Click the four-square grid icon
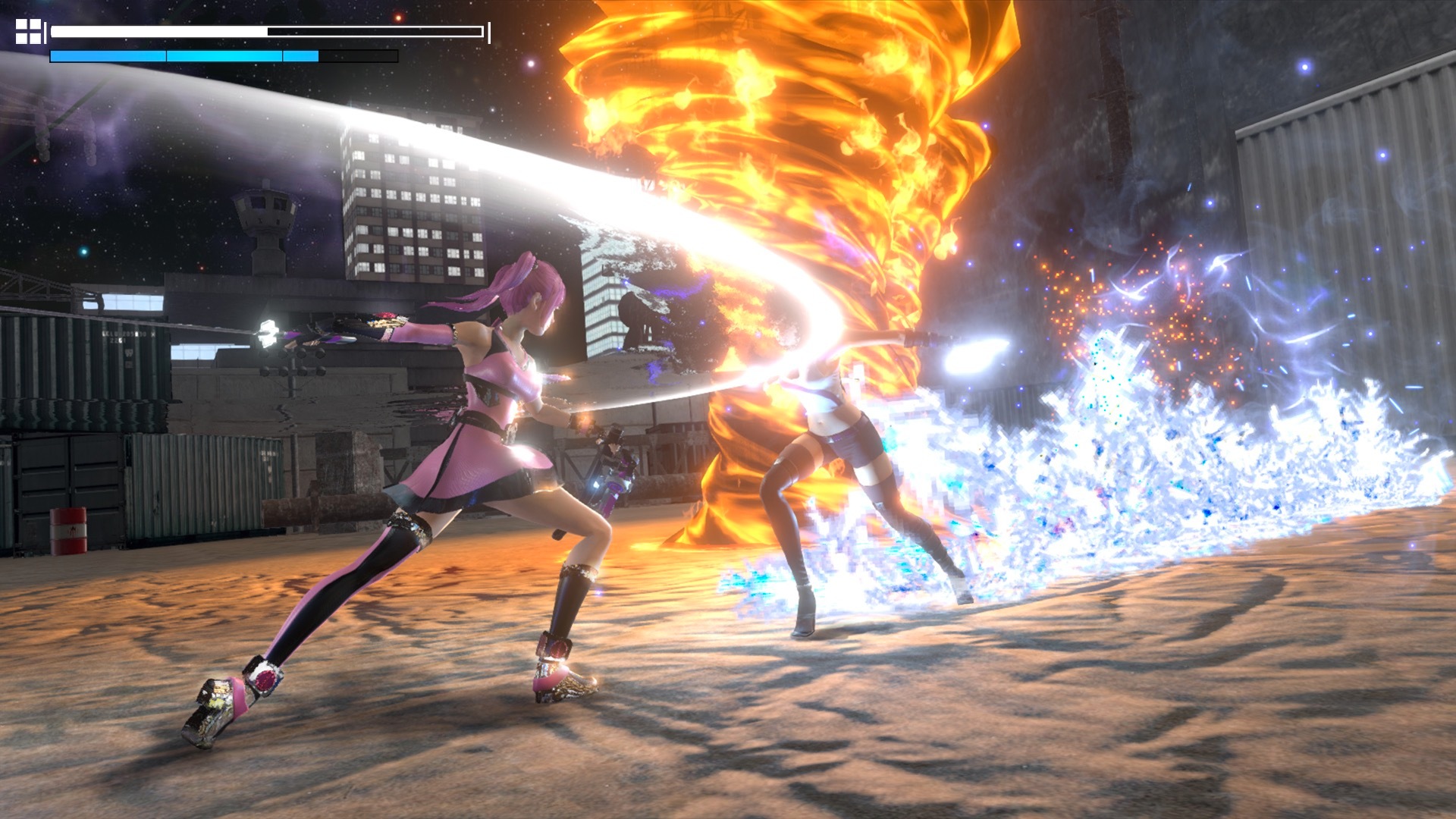 point(29,32)
